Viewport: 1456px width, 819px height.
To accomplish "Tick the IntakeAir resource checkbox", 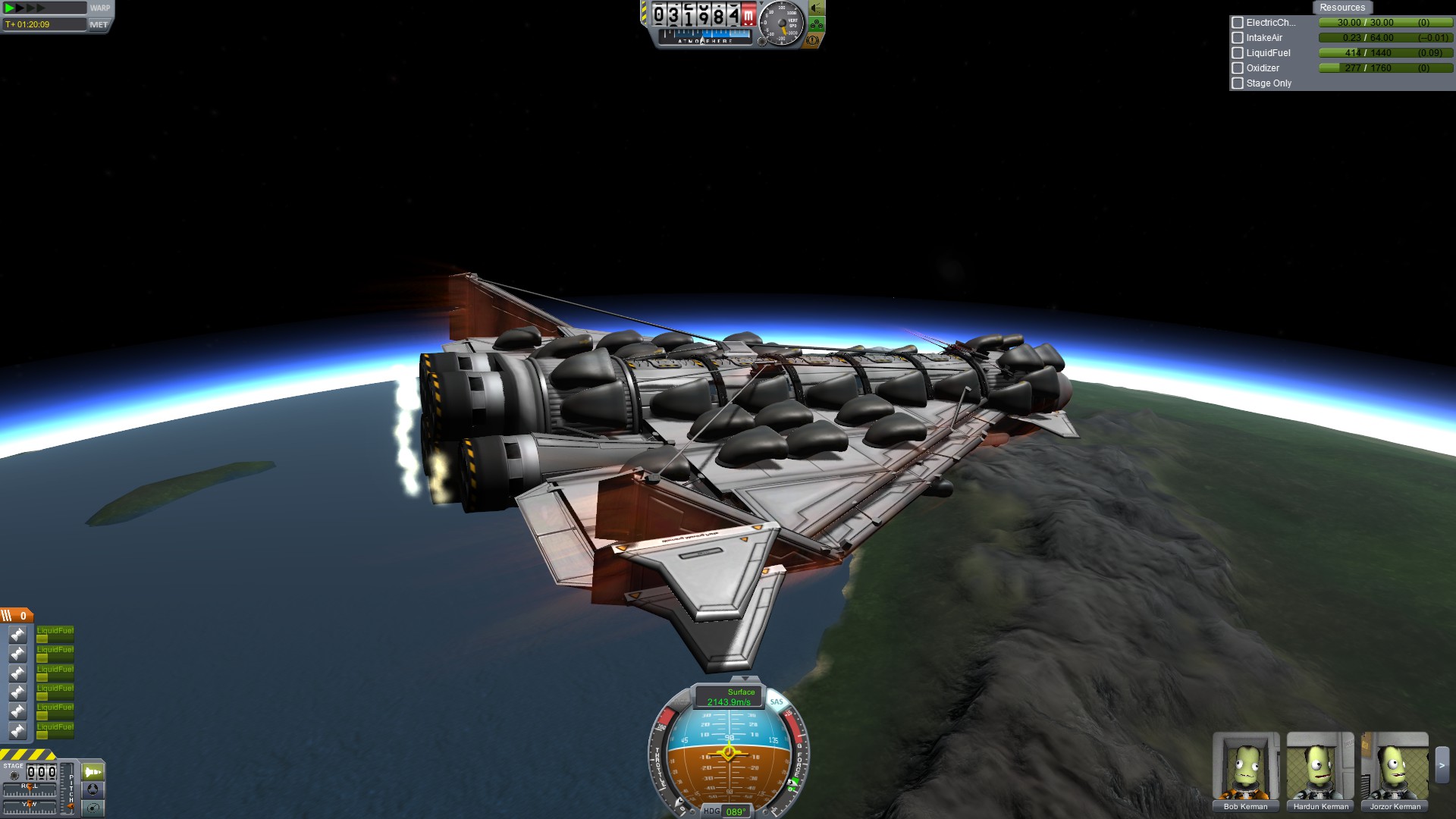I will point(1238,38).
